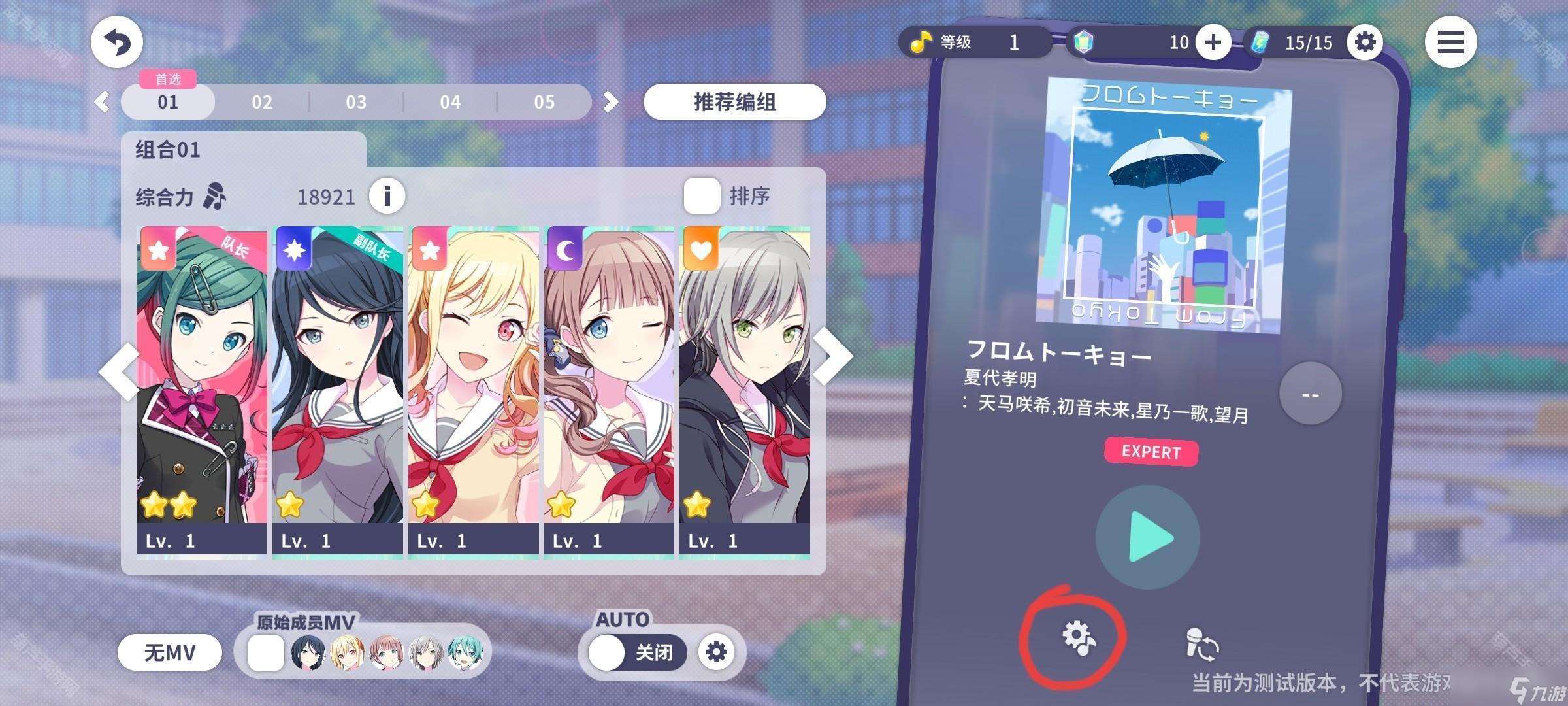1568x706 pixels.
Task: Toggle the AUTO play switch
Action: point(637,652)
